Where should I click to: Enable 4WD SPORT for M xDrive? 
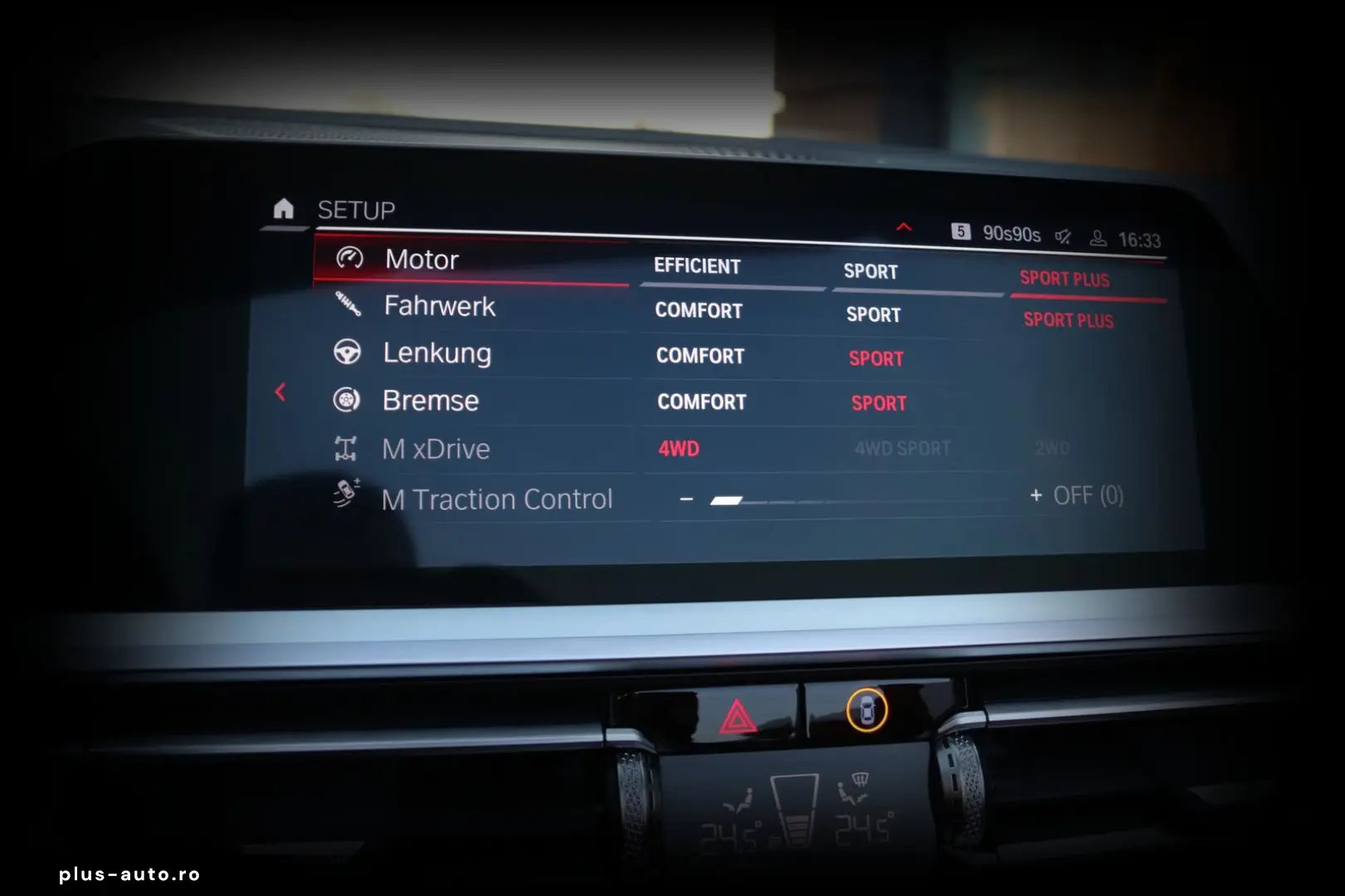tap(901, 448)
